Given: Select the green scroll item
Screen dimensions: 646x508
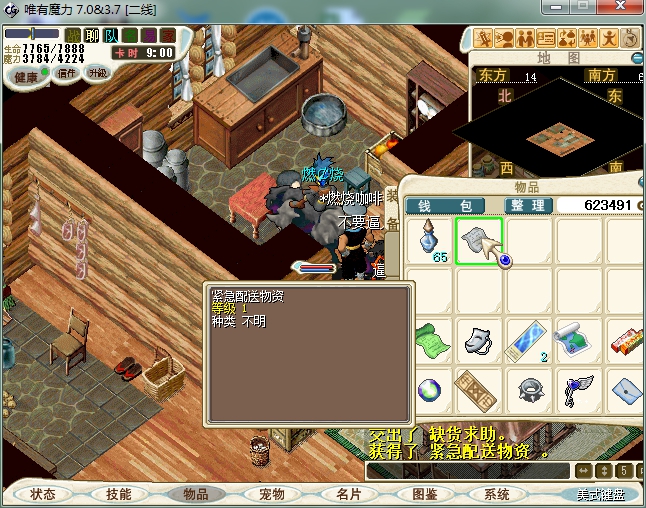Looking at the screenshot, I should coord(432,338).
